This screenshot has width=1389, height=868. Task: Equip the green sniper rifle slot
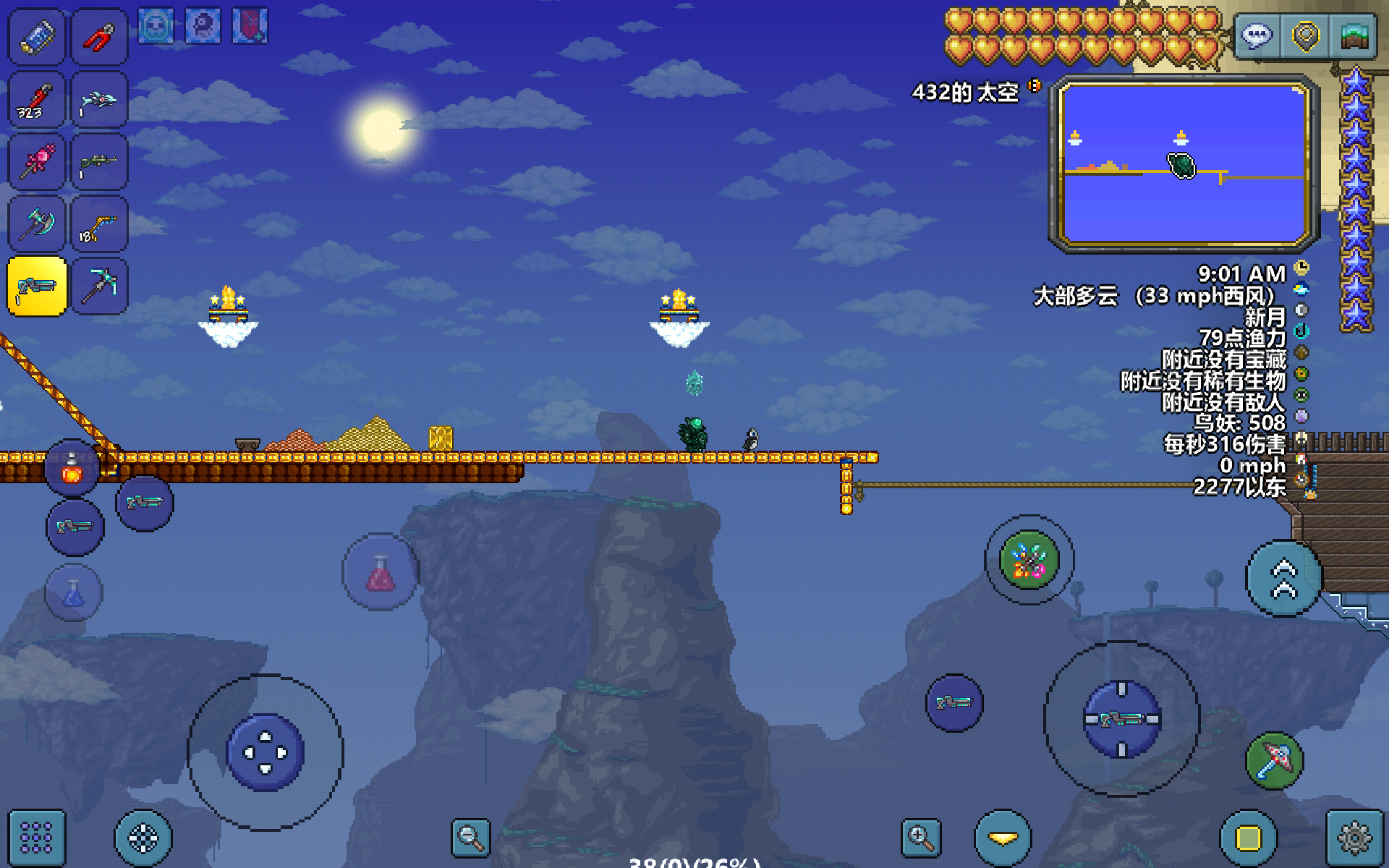click(100, 162)
